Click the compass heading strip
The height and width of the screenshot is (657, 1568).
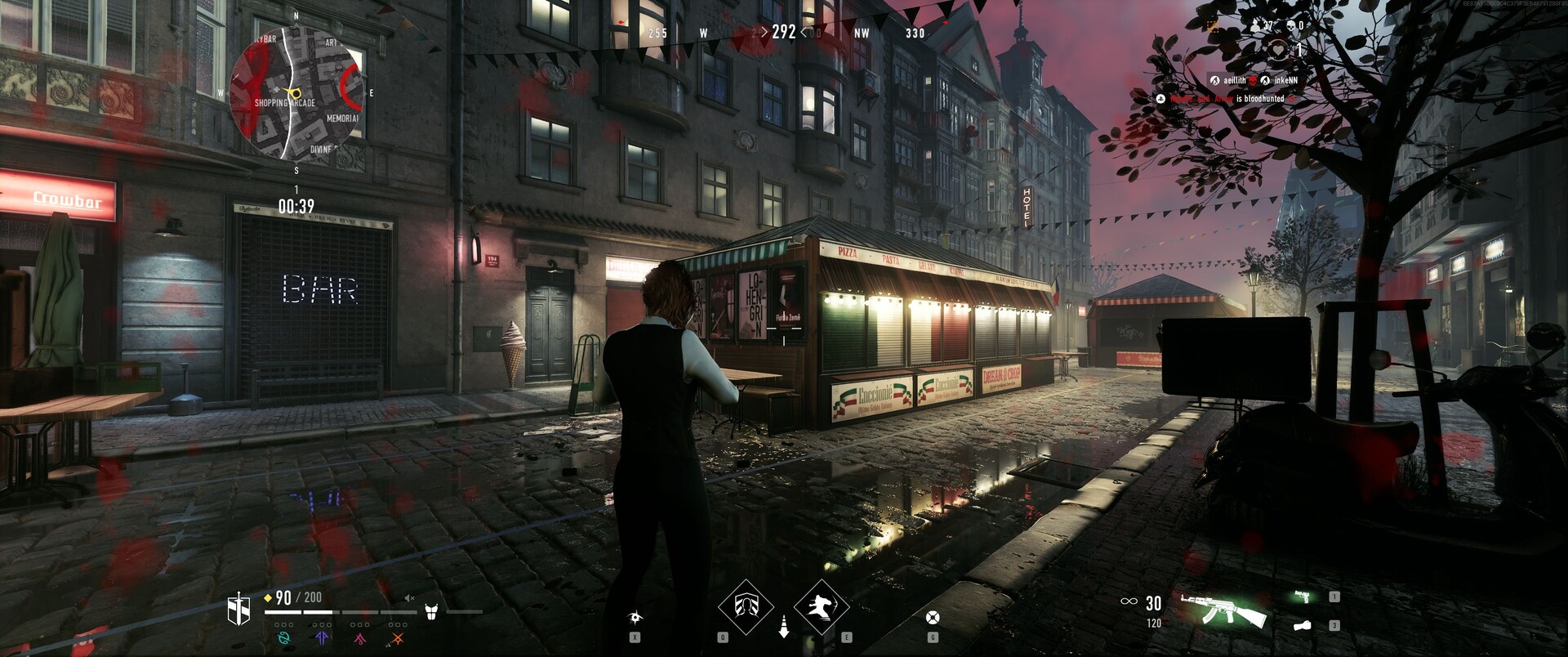pyautogui.click(x=784, y=33)
